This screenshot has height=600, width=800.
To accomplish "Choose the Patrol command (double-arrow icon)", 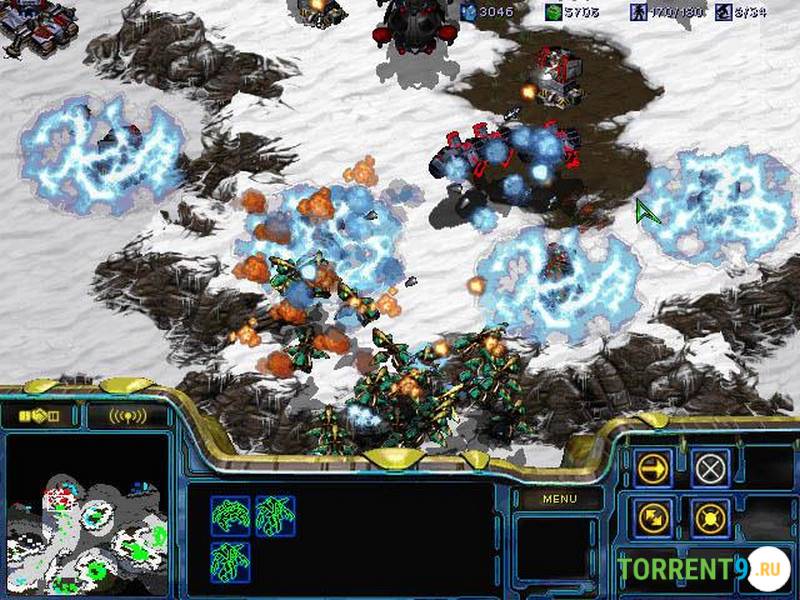I will [x=654, y=517].
